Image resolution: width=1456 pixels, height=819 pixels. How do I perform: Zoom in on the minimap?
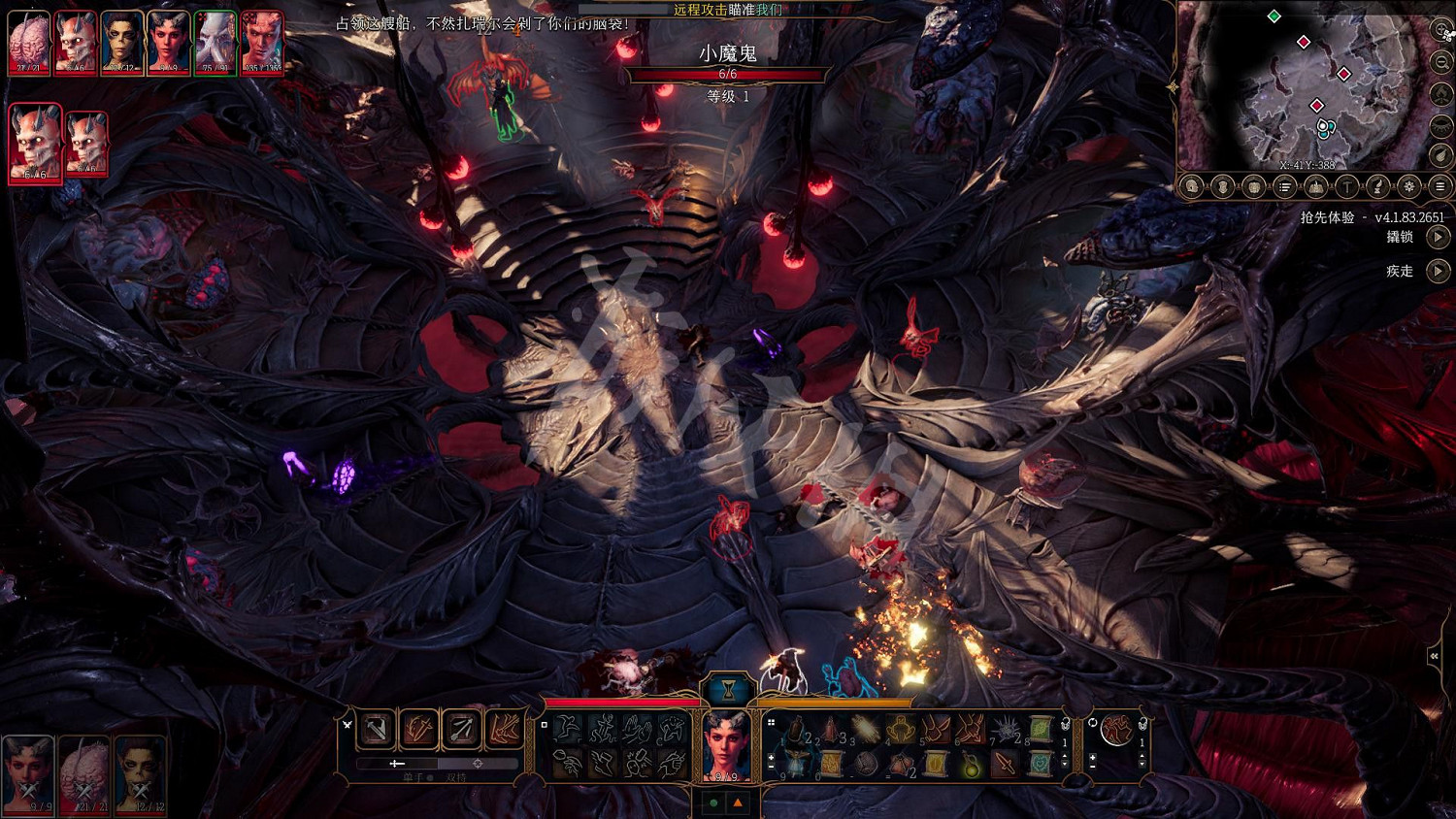[1441, 30]
